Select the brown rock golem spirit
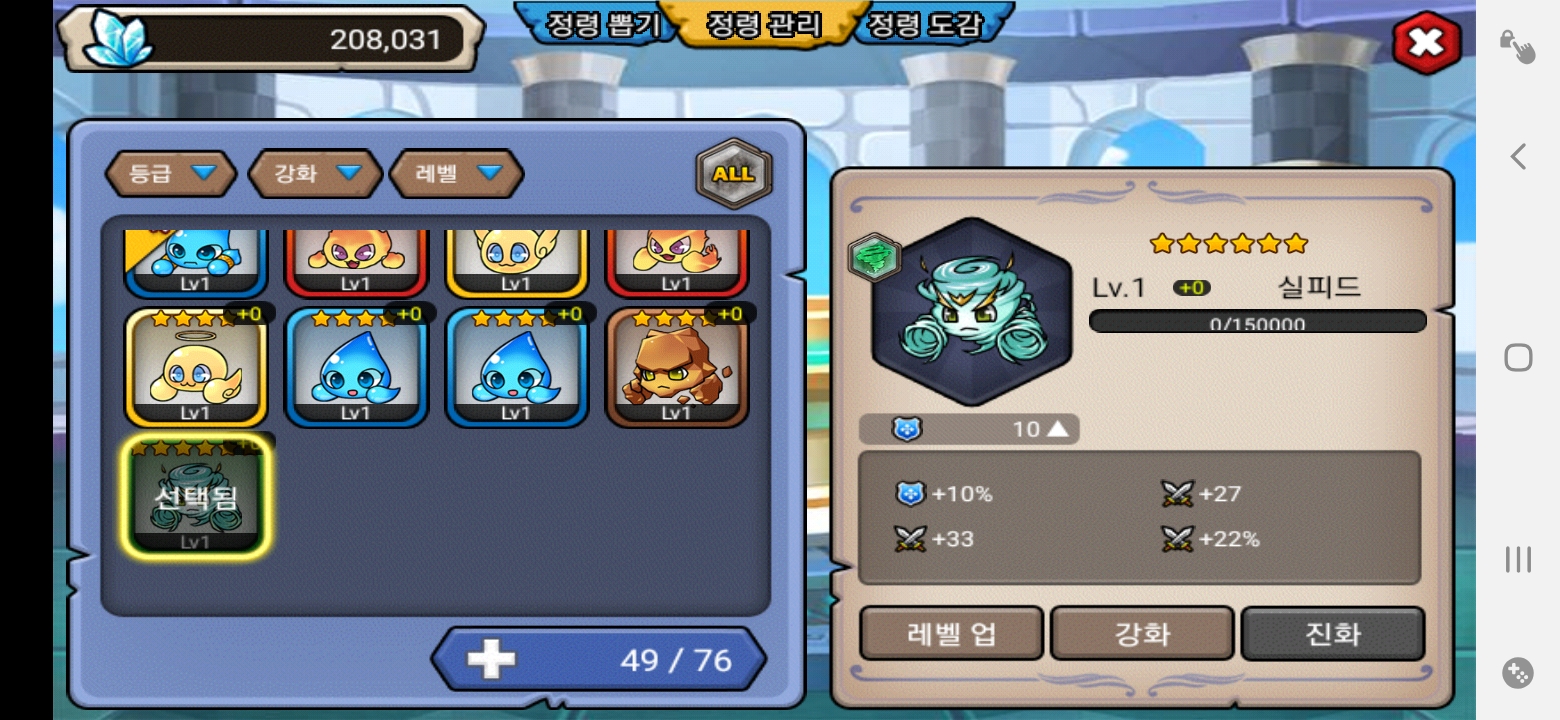This screenshot has height=720, width=1560. pos(677,368)
